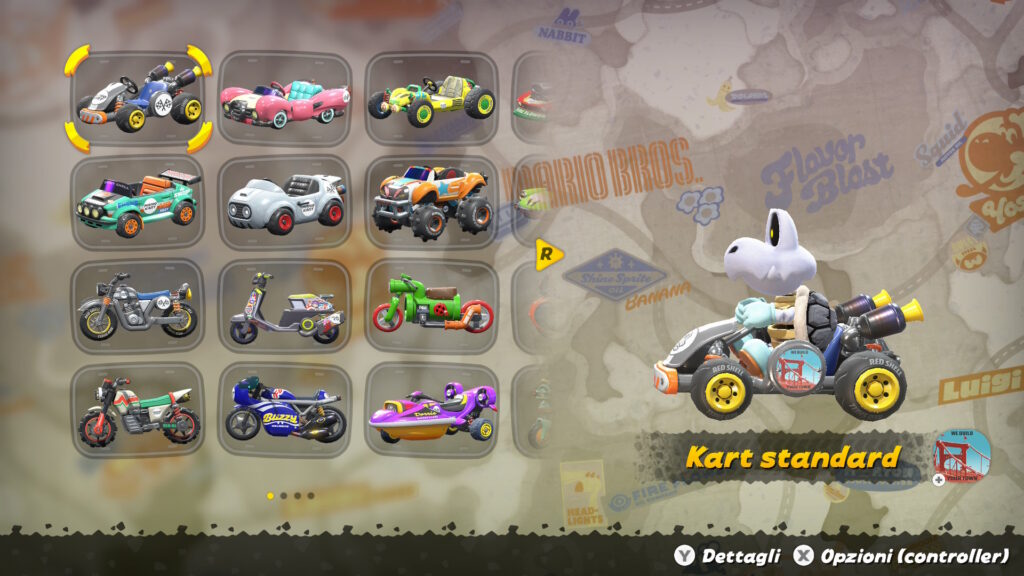
Task: Open the red bridge sticker badge
Action: point(962,457)
